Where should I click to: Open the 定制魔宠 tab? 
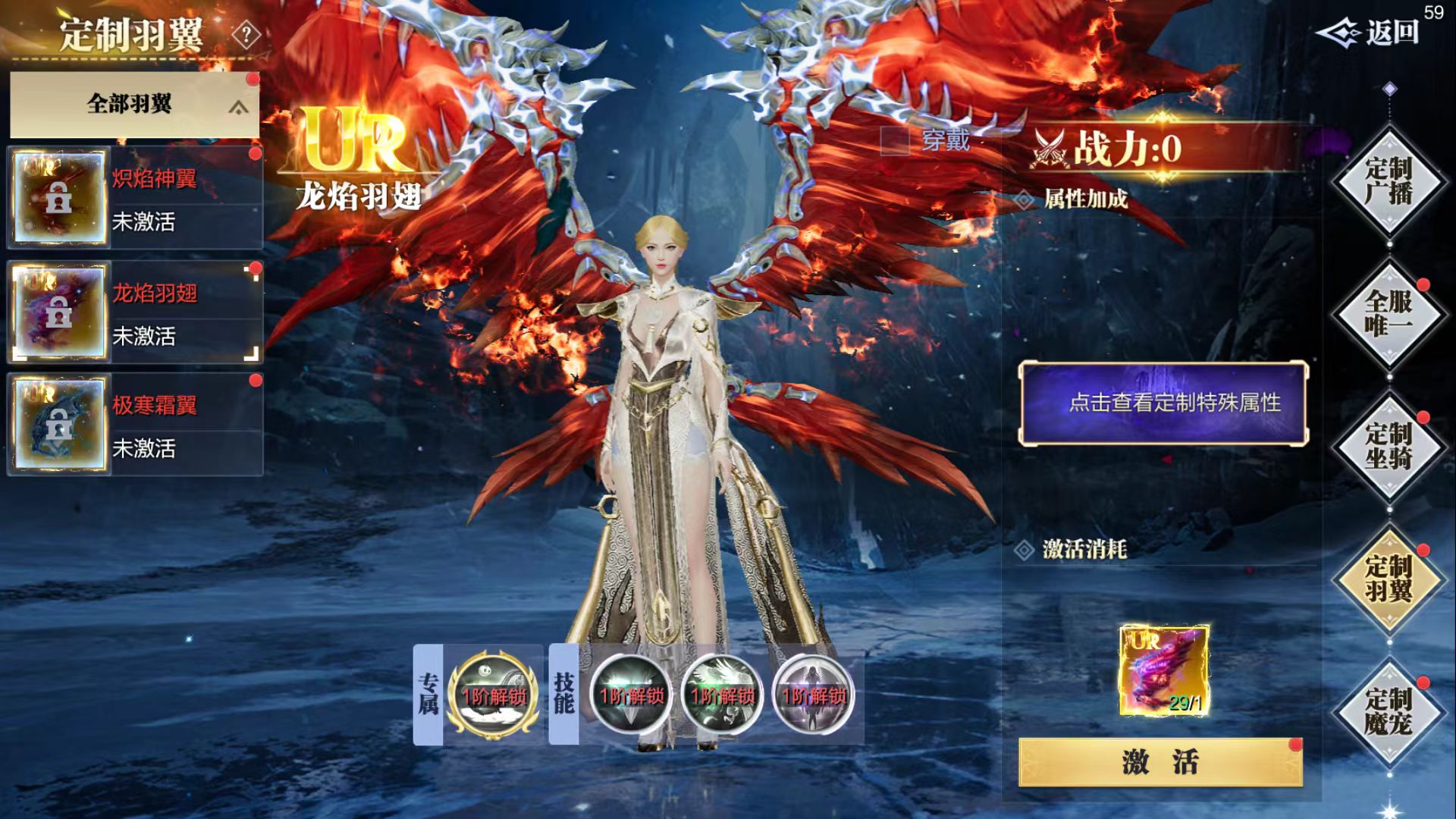1389,711
